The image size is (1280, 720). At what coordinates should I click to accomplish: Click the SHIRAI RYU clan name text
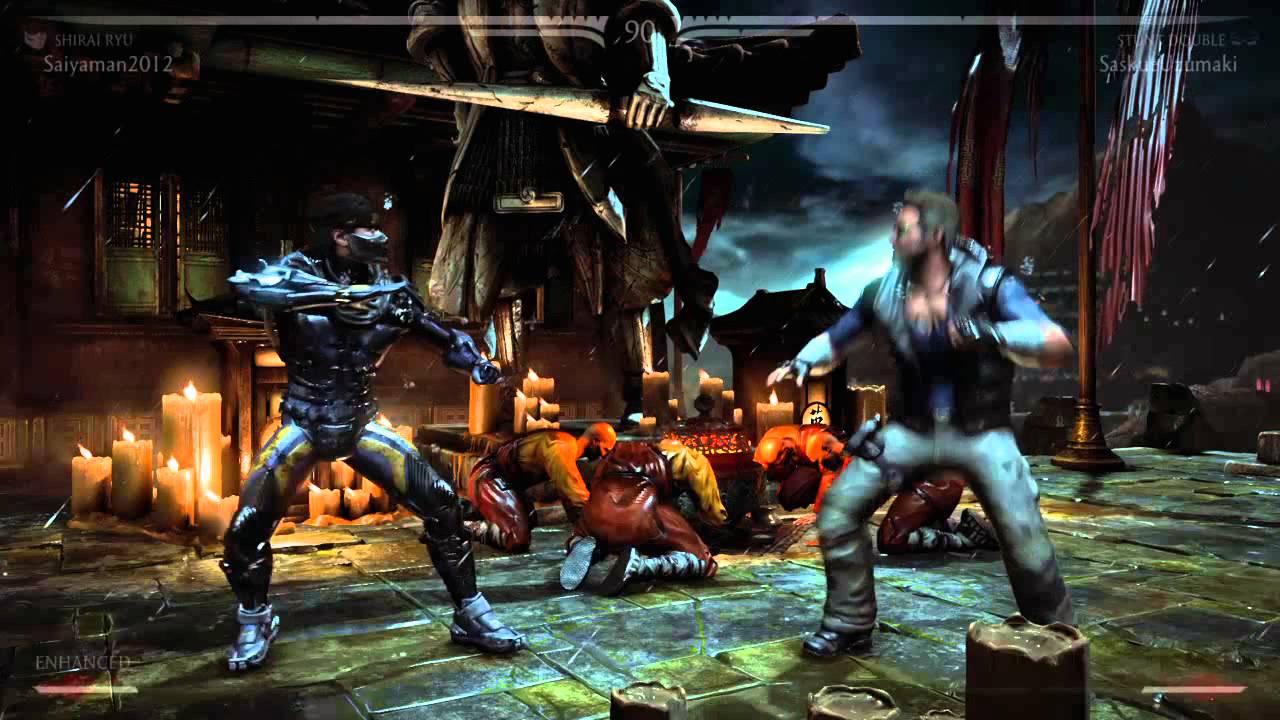95,39
